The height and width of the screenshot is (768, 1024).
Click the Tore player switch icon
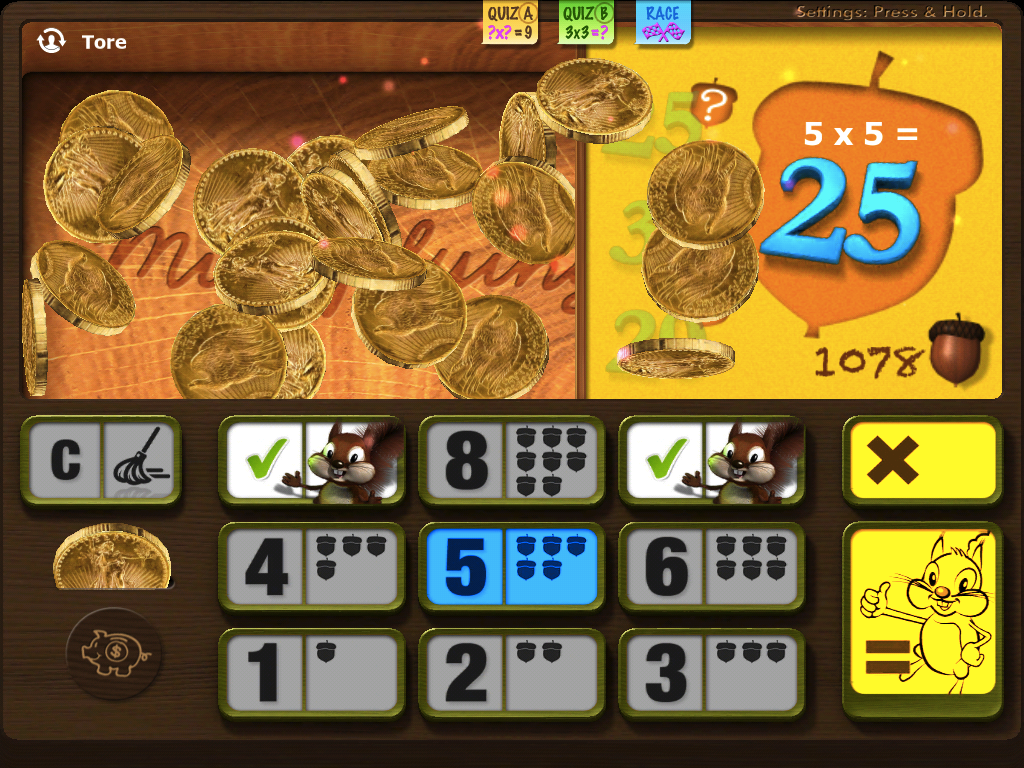click(x=51, y=41)
